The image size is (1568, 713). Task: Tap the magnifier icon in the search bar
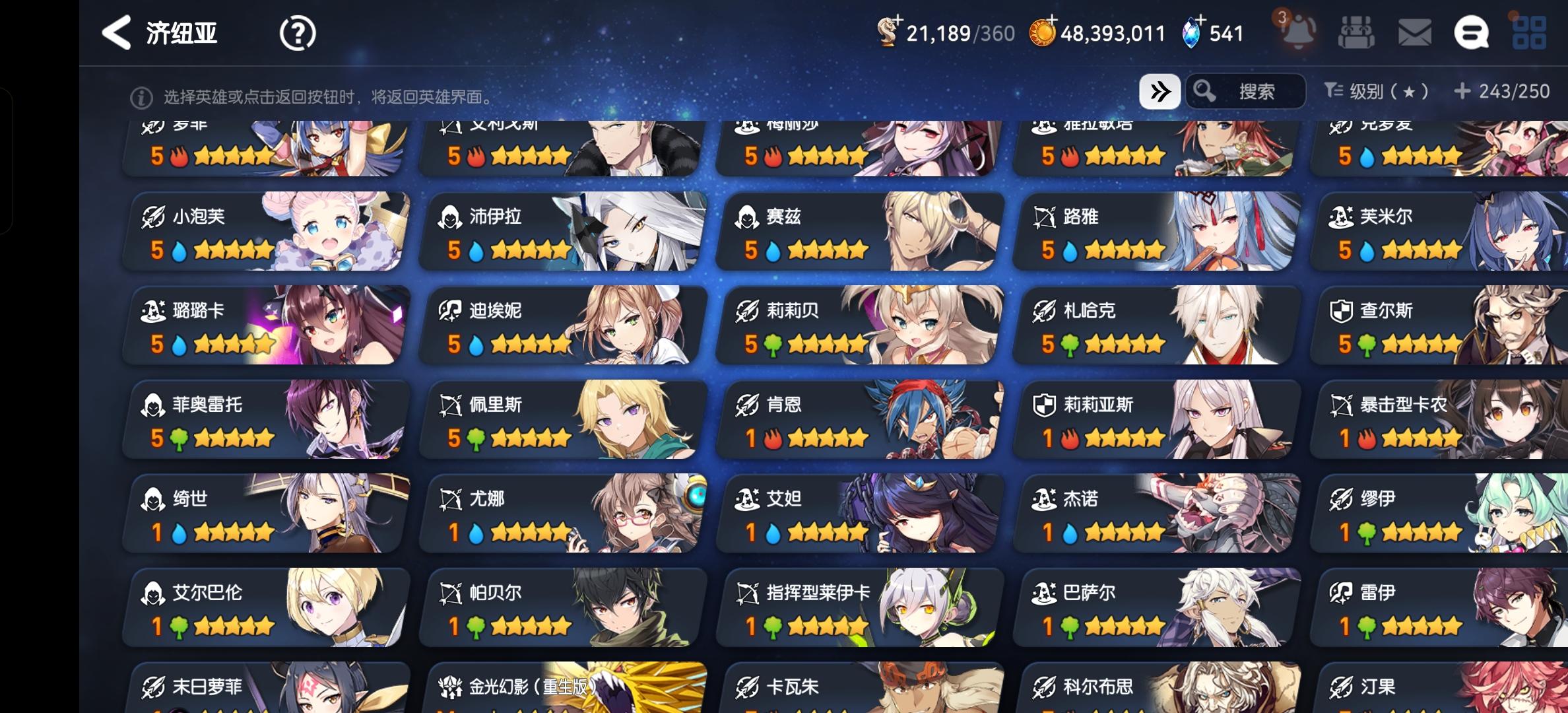click(x=1206, y=91)
